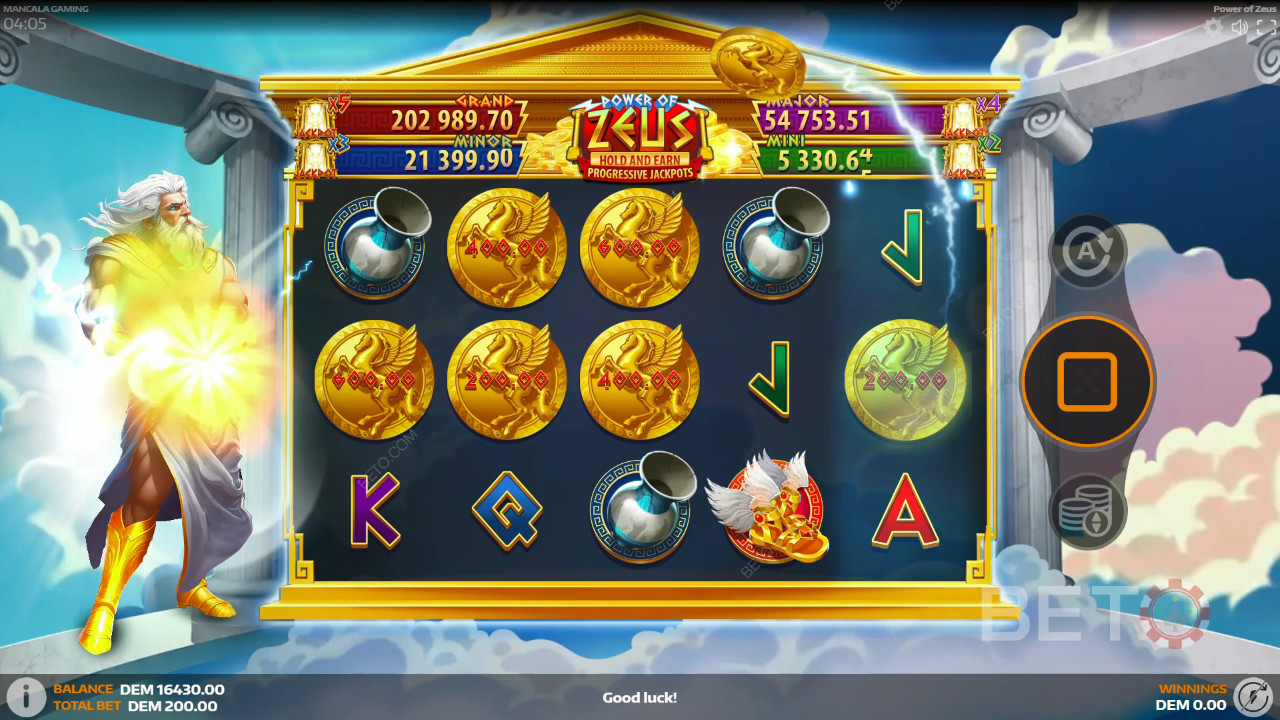
Task: Toggle the lightning turbo spin button
Action: click(1252, 696)
